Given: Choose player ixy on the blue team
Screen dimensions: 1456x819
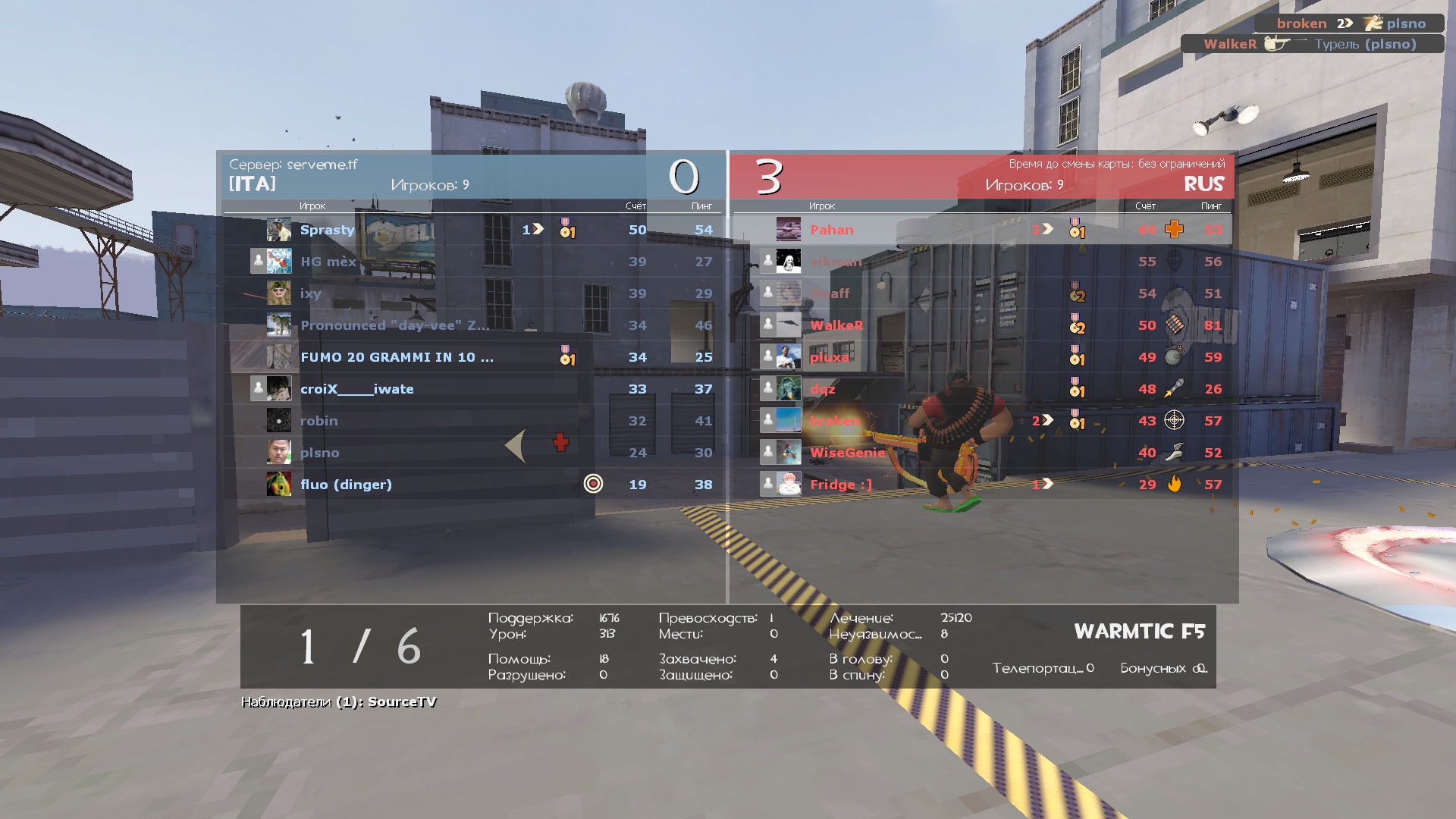Looking at the screenshot, I should pyautogui.click(x=310, y=293).
